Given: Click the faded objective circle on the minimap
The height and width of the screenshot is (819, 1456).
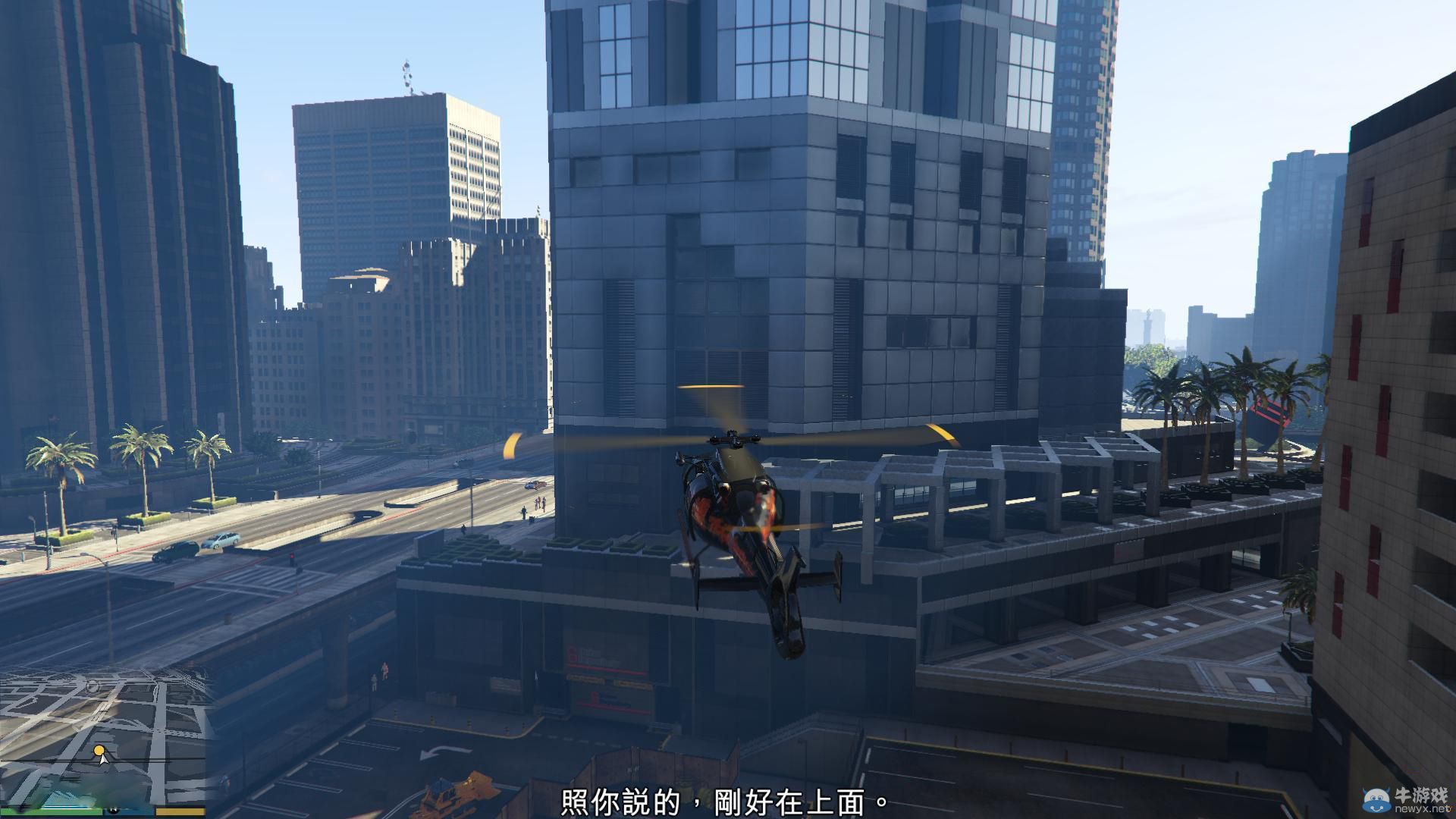Looking at the screenshot, I should tap(93, 688).
